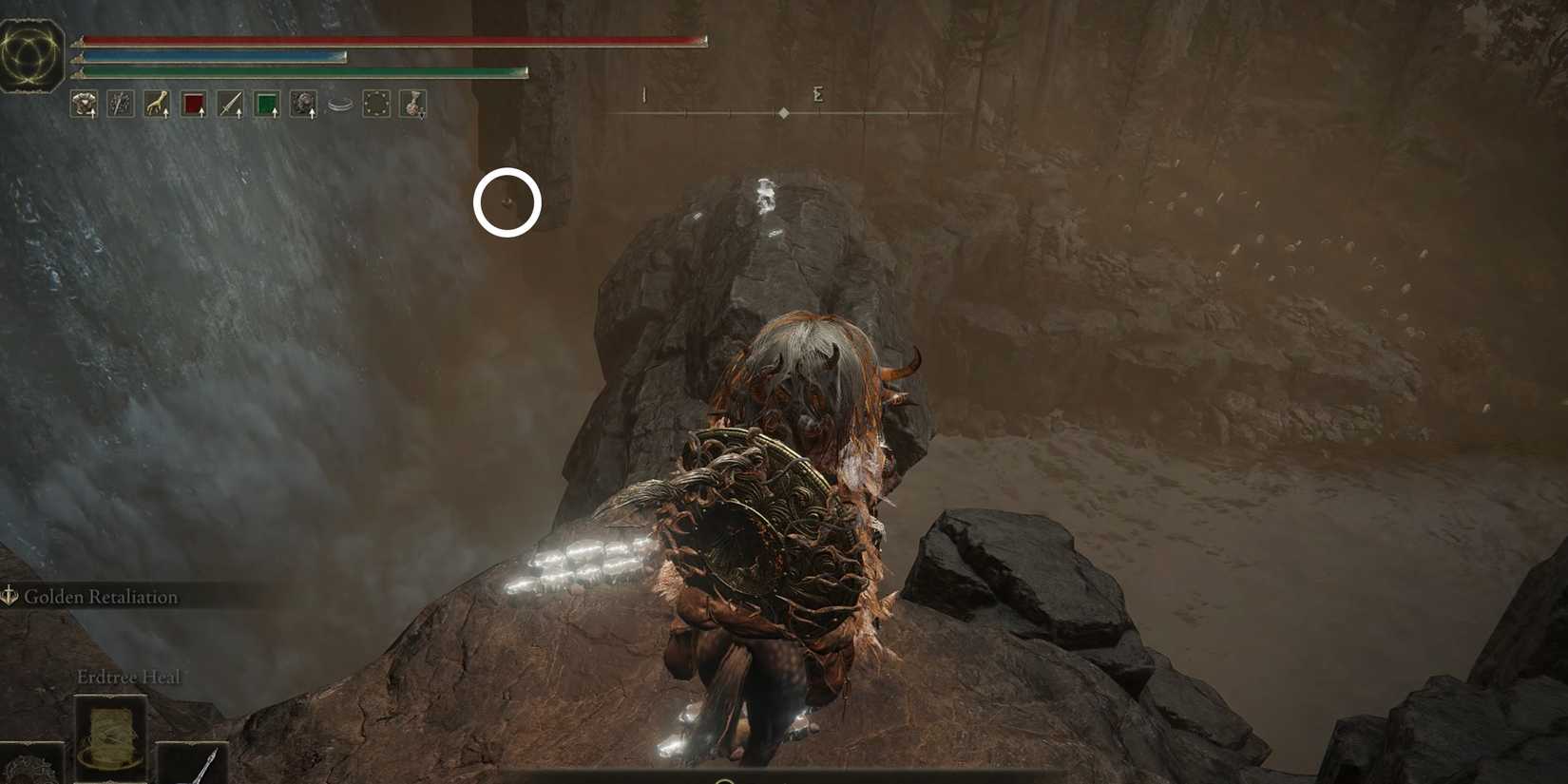
Task: Click the crossed swords buff icon
Action: coord(120,105)
